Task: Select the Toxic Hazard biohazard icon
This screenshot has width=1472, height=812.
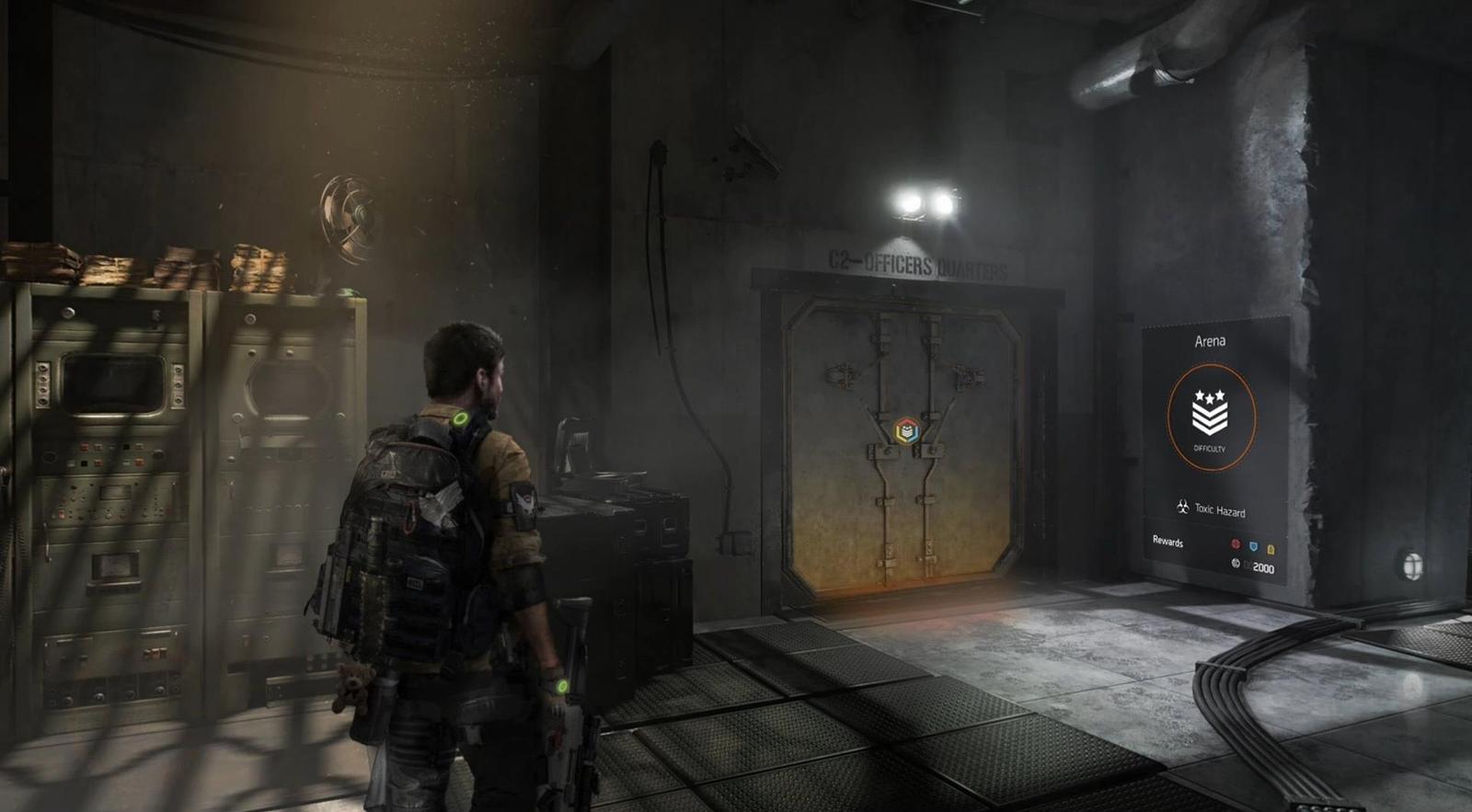Action: tap(1184, 506)
